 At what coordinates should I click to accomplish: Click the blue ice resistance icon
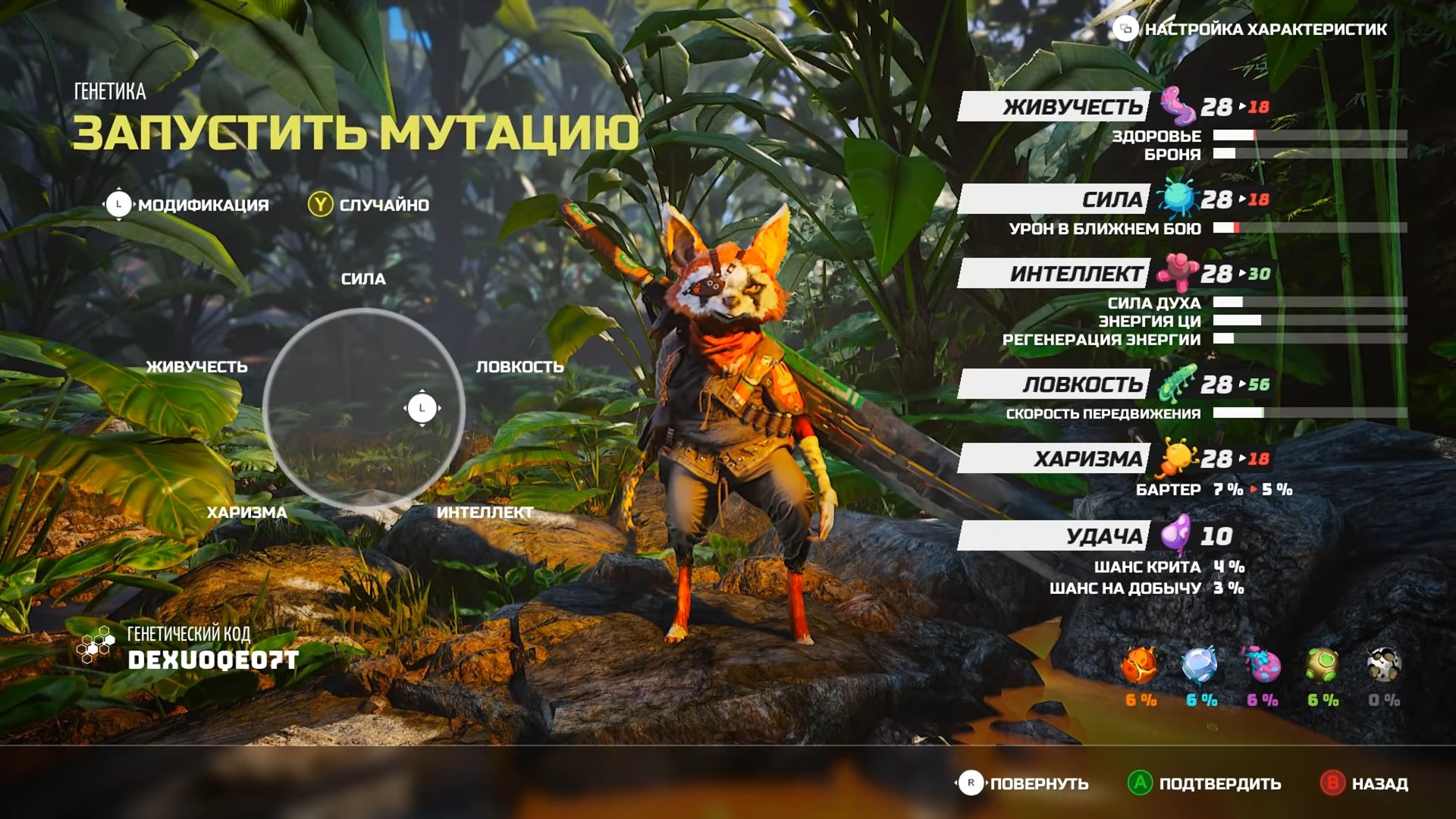click(x=1200, y=666)
